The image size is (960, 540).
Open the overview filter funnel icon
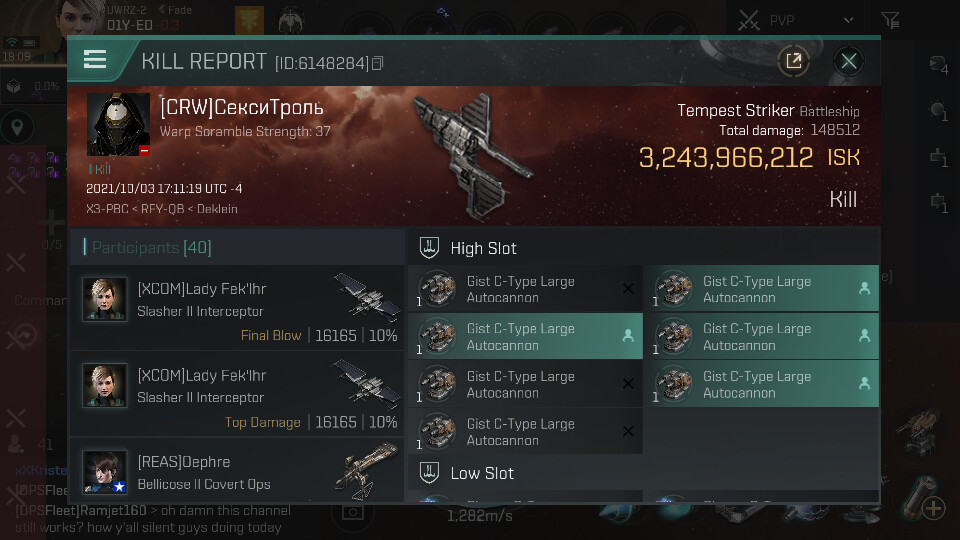pos(890,19)
